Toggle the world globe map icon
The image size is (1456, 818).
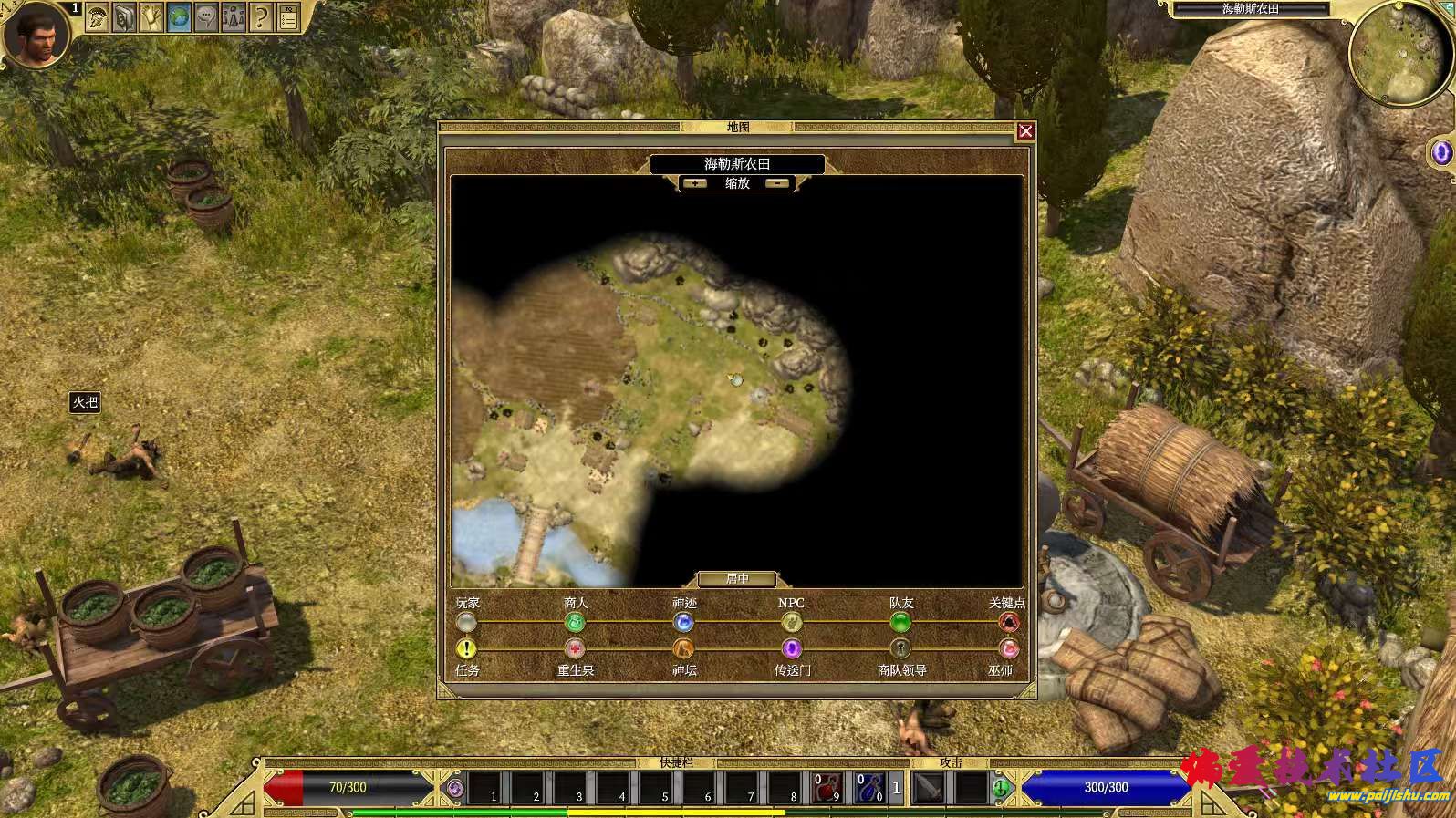point(179,16)
